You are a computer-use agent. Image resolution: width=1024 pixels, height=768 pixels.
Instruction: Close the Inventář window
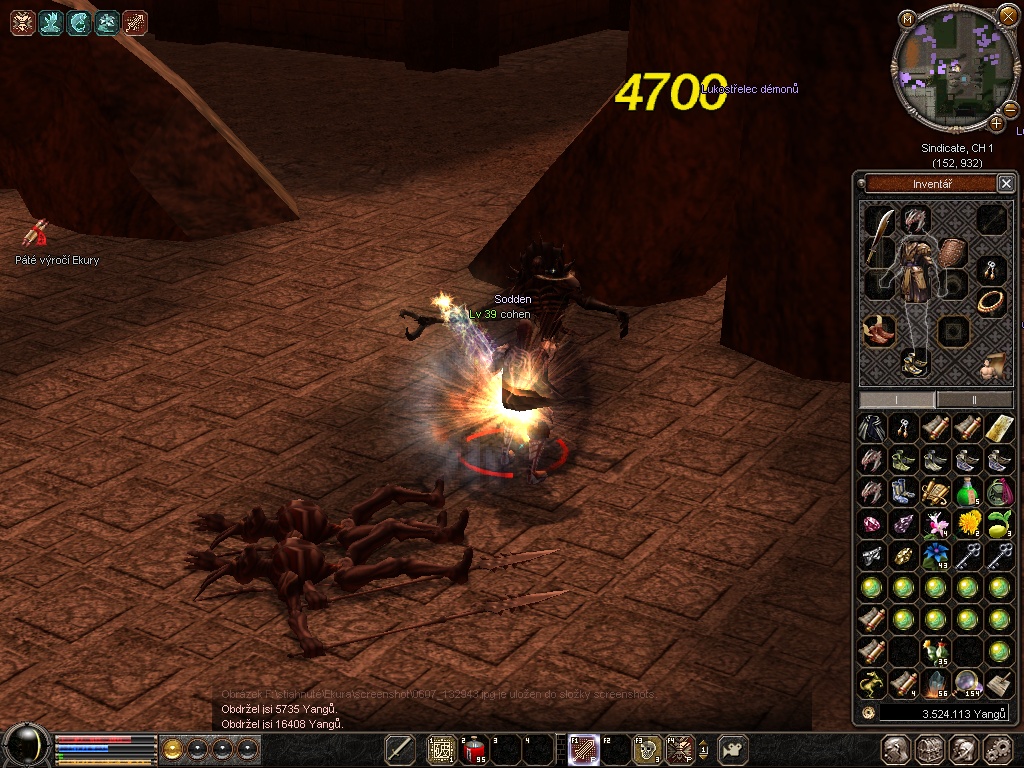[x=1006, y=183]
